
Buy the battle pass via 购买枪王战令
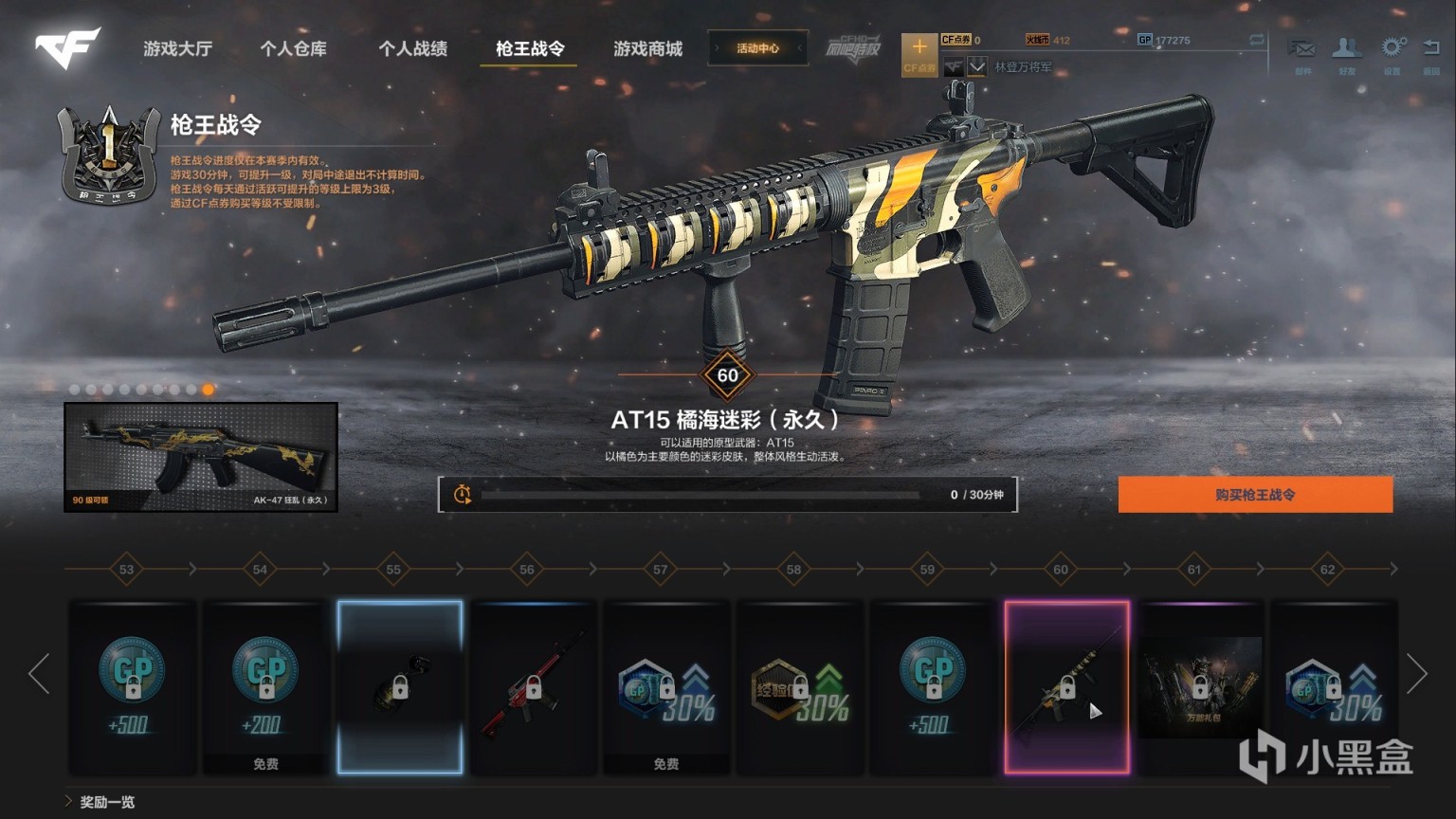(x=1255, y=495)
